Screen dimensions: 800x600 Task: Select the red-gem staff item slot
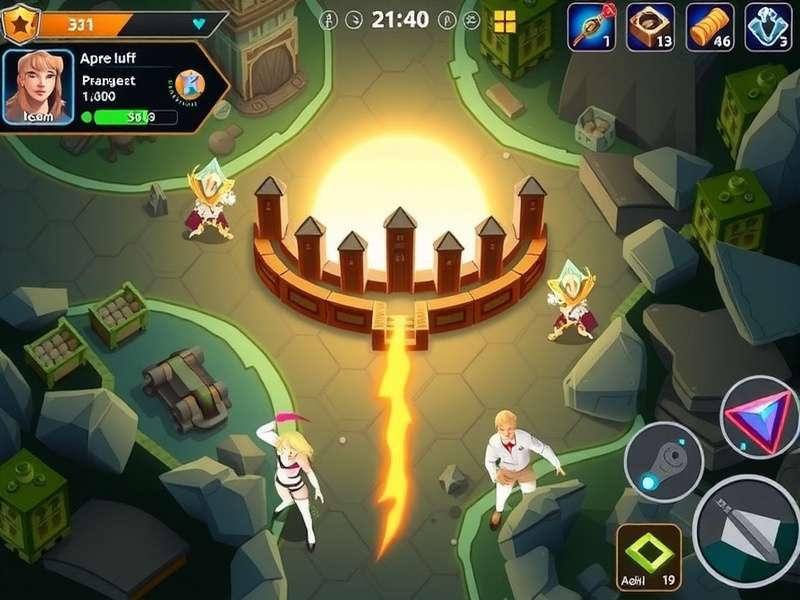591,27
